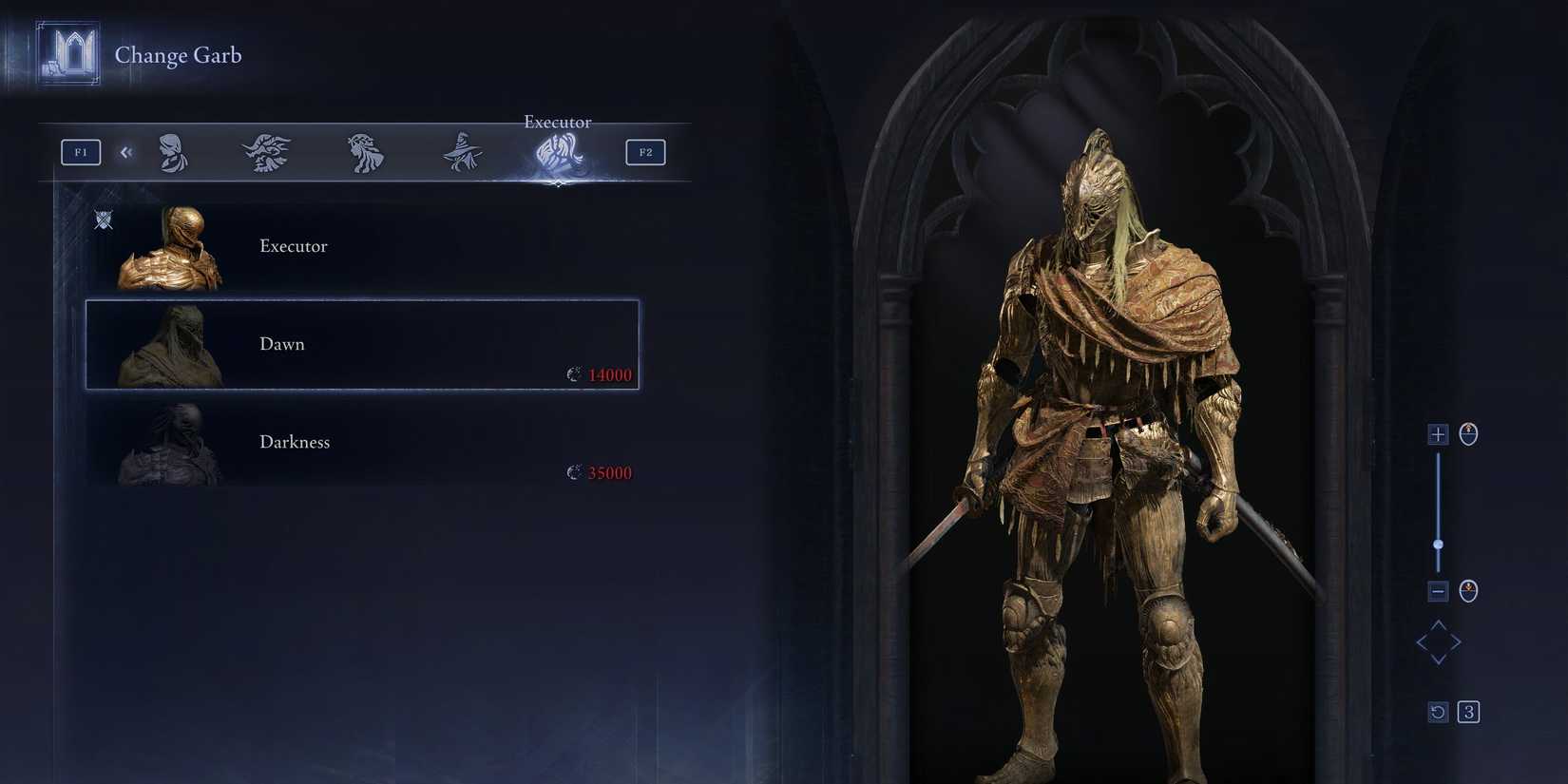Select the flowing-haired figure category icon
Viewport: 1568px width, 784px height.
click(x=364, y=152)
